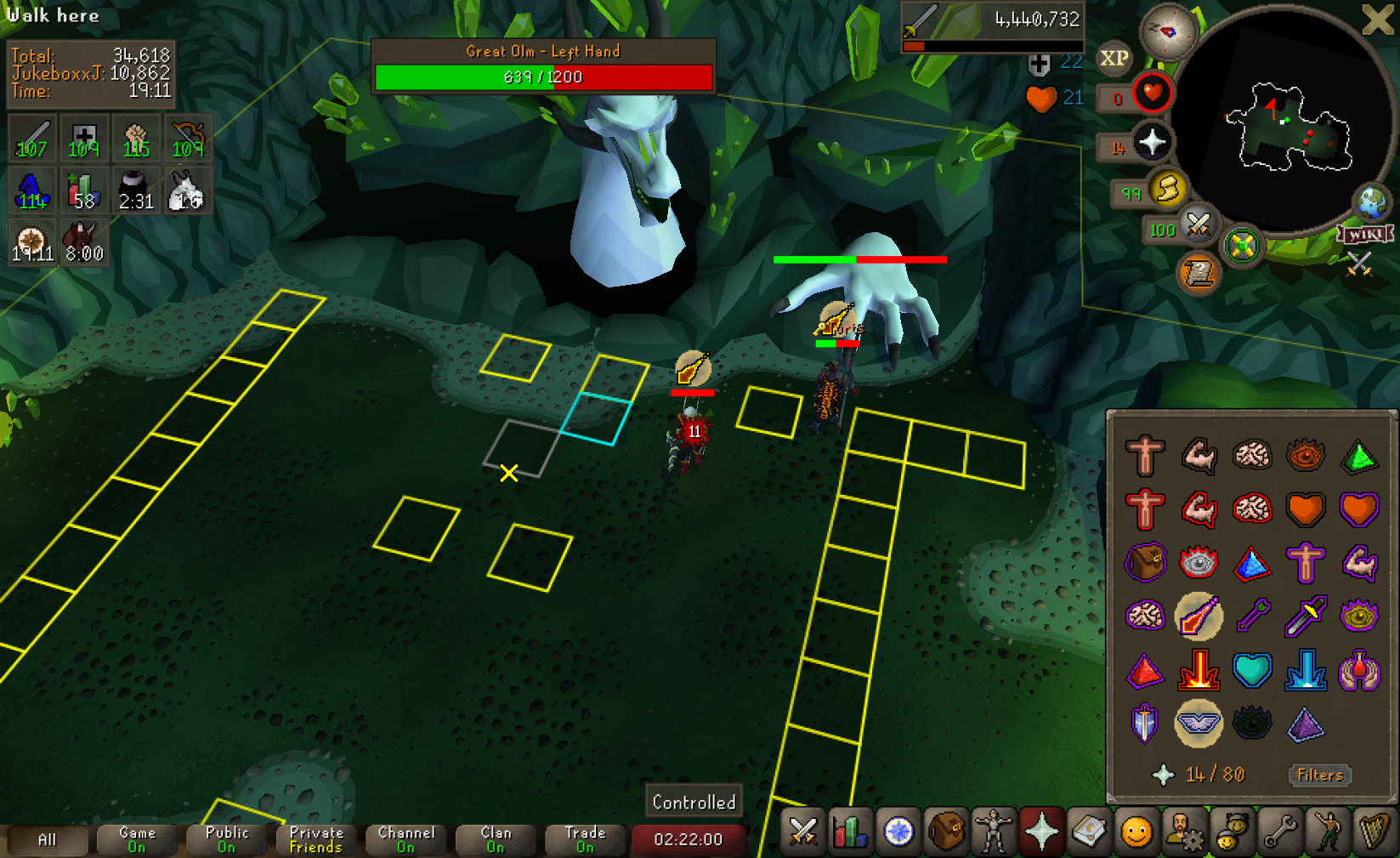This screenshot has height=858, width=1400.
Task: Open the world map globe
Action: click(1371, 202)
